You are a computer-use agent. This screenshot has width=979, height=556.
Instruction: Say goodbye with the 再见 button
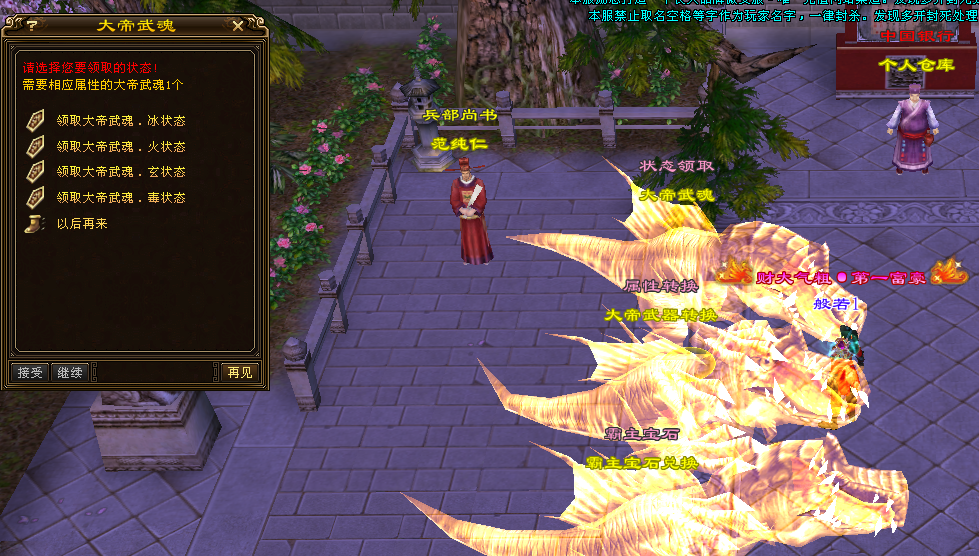pyautogui.click(x=239, y=372)
